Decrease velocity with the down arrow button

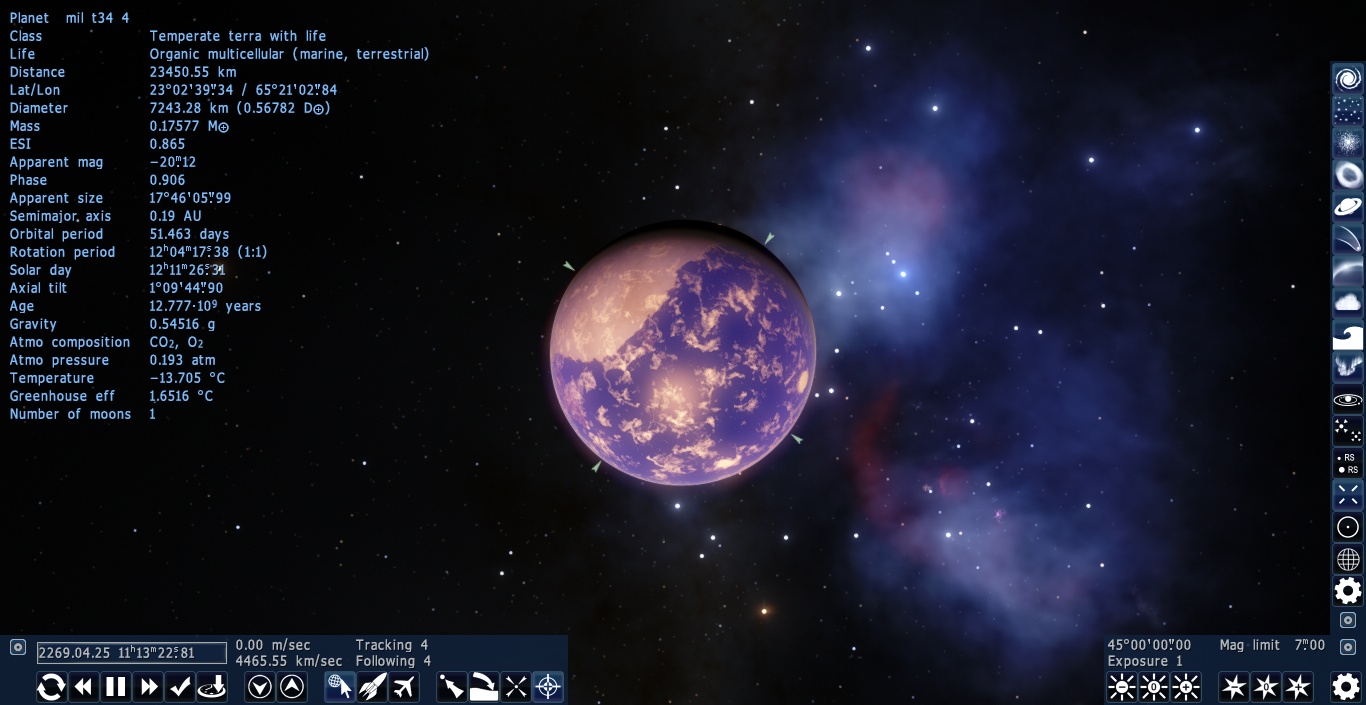click(x=260, y=687)
